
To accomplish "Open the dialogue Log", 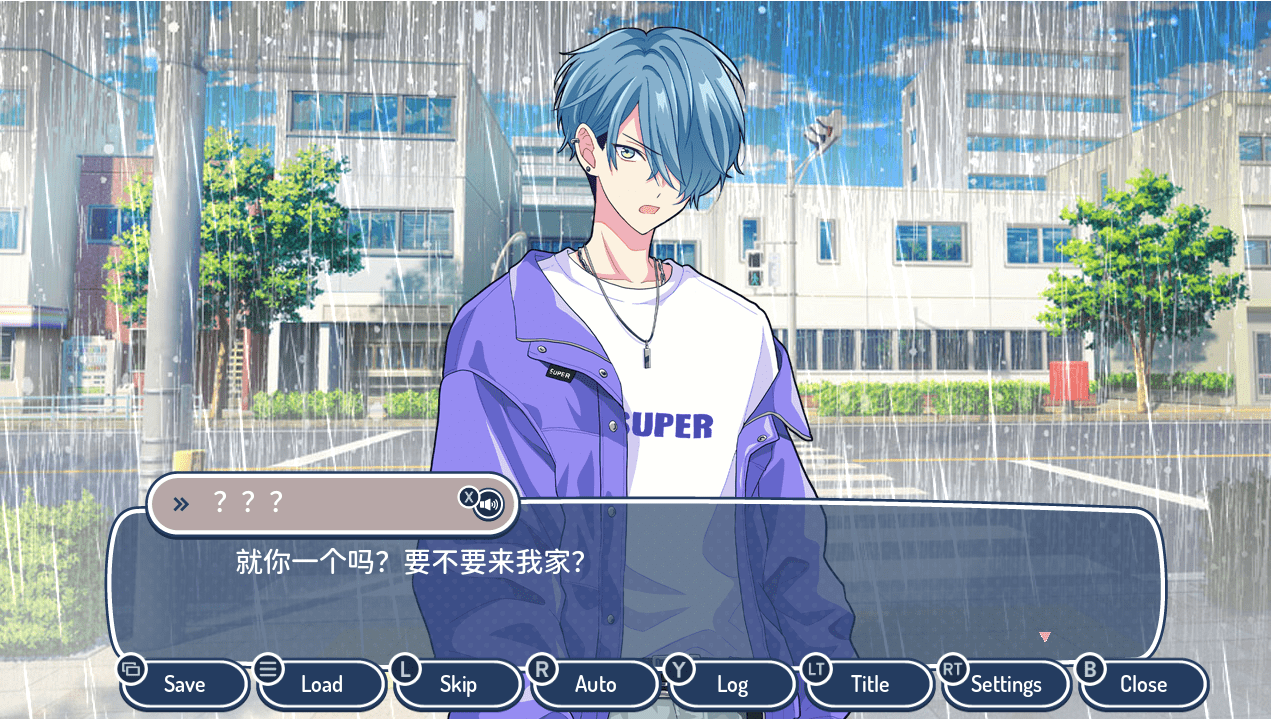I will click(x=732, y=685).
